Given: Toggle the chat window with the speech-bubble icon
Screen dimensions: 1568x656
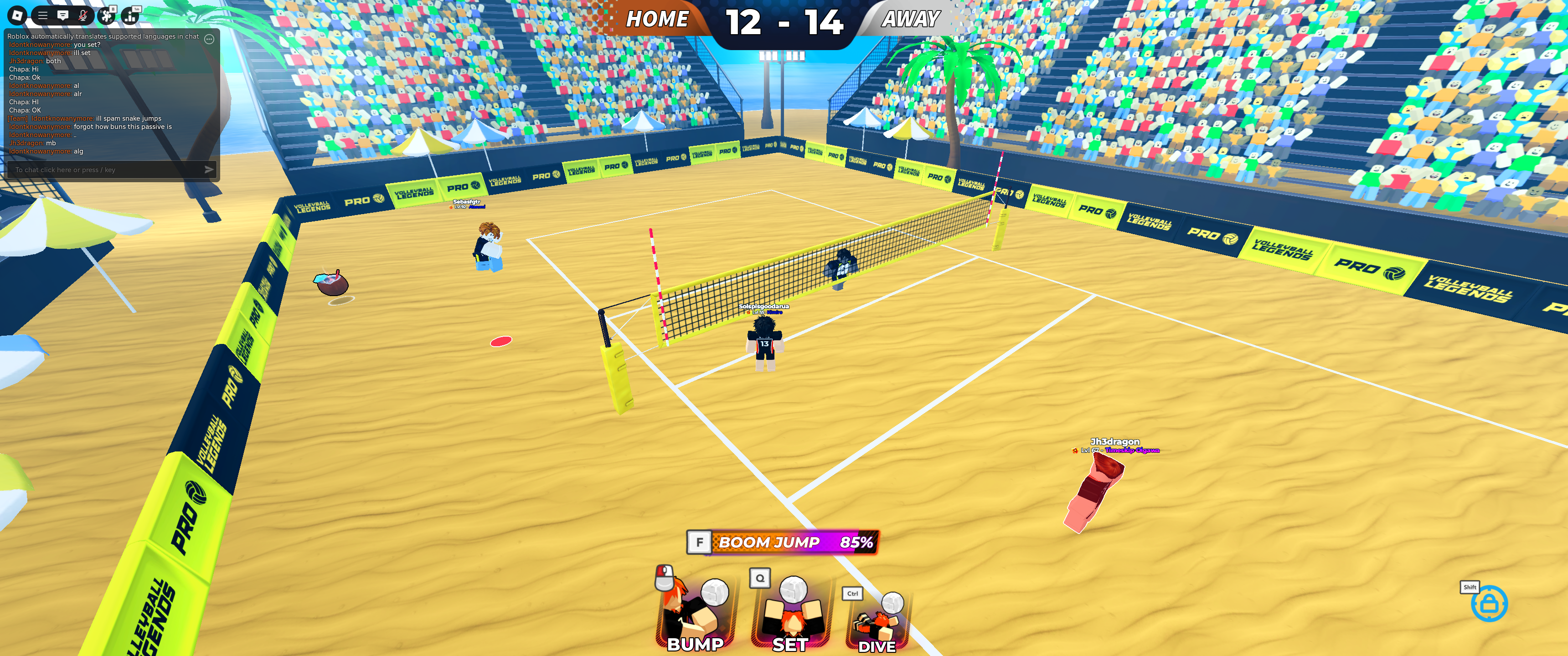Looking at the screenshot, I should click(63, 15).
